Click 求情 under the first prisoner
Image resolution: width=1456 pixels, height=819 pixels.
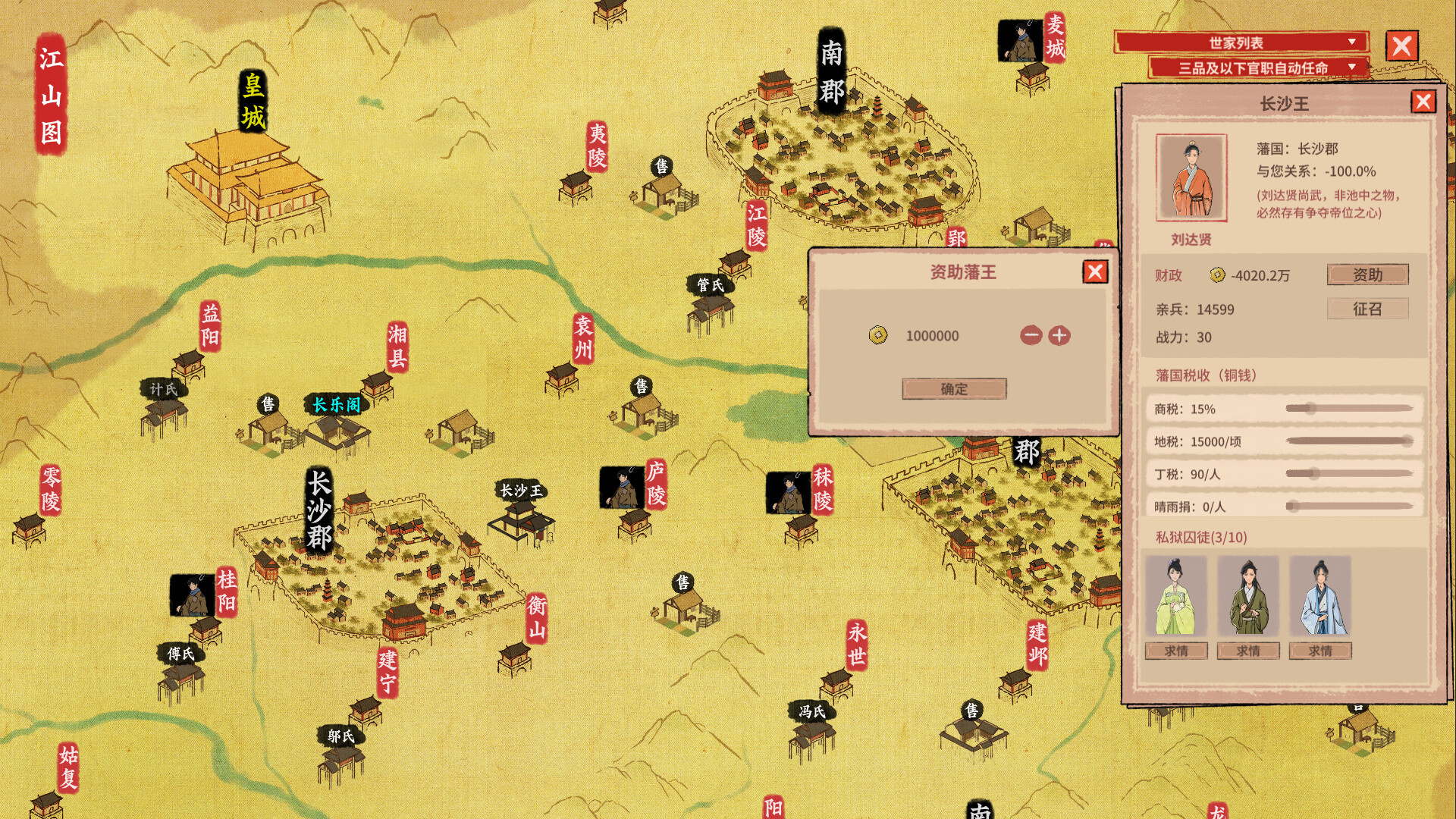point(1176,651)
